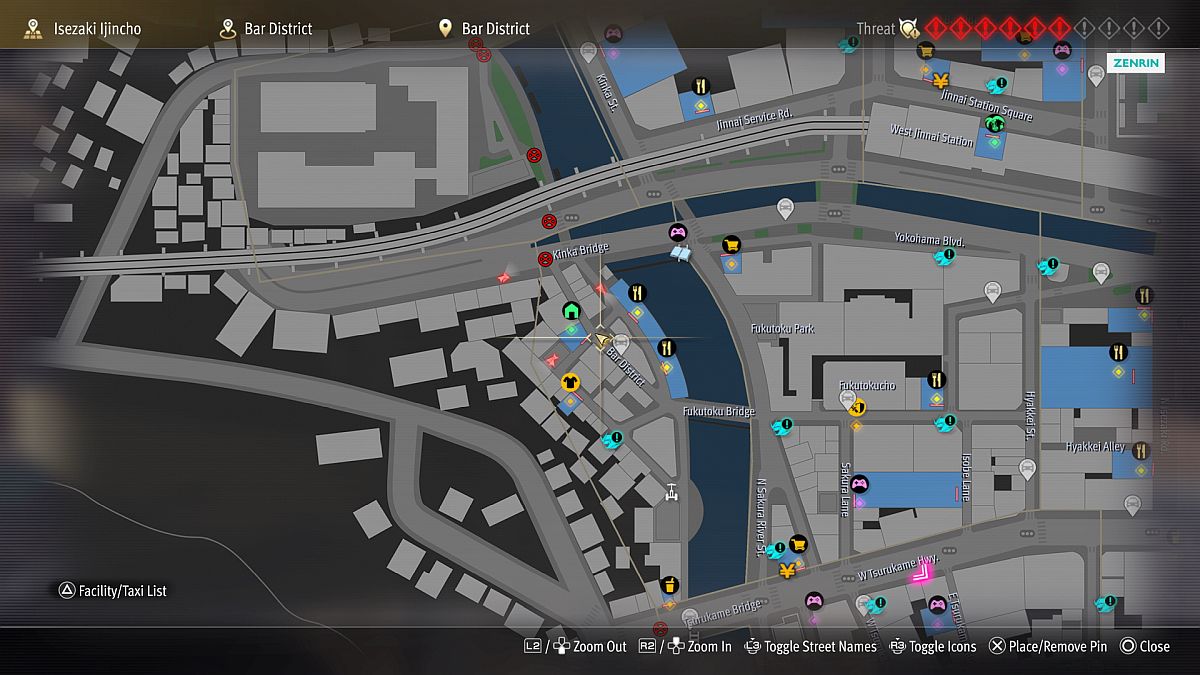Select the green house hideout marker
1200x675 pixels.
tap(571, 309)
